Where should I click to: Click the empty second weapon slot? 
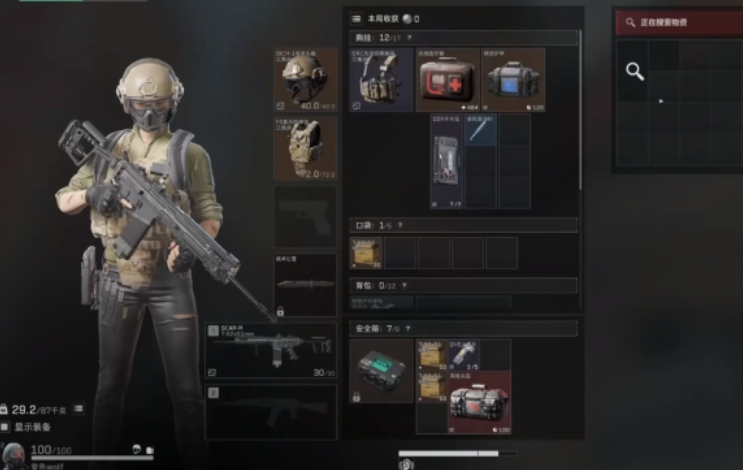point(271,412)
